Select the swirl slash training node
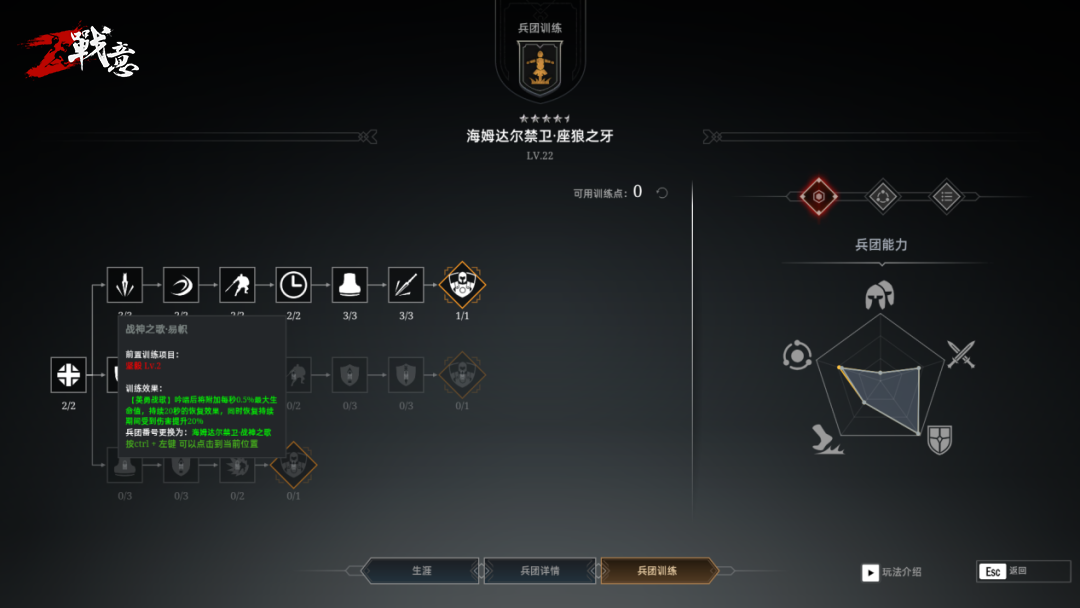 (181, 285)
